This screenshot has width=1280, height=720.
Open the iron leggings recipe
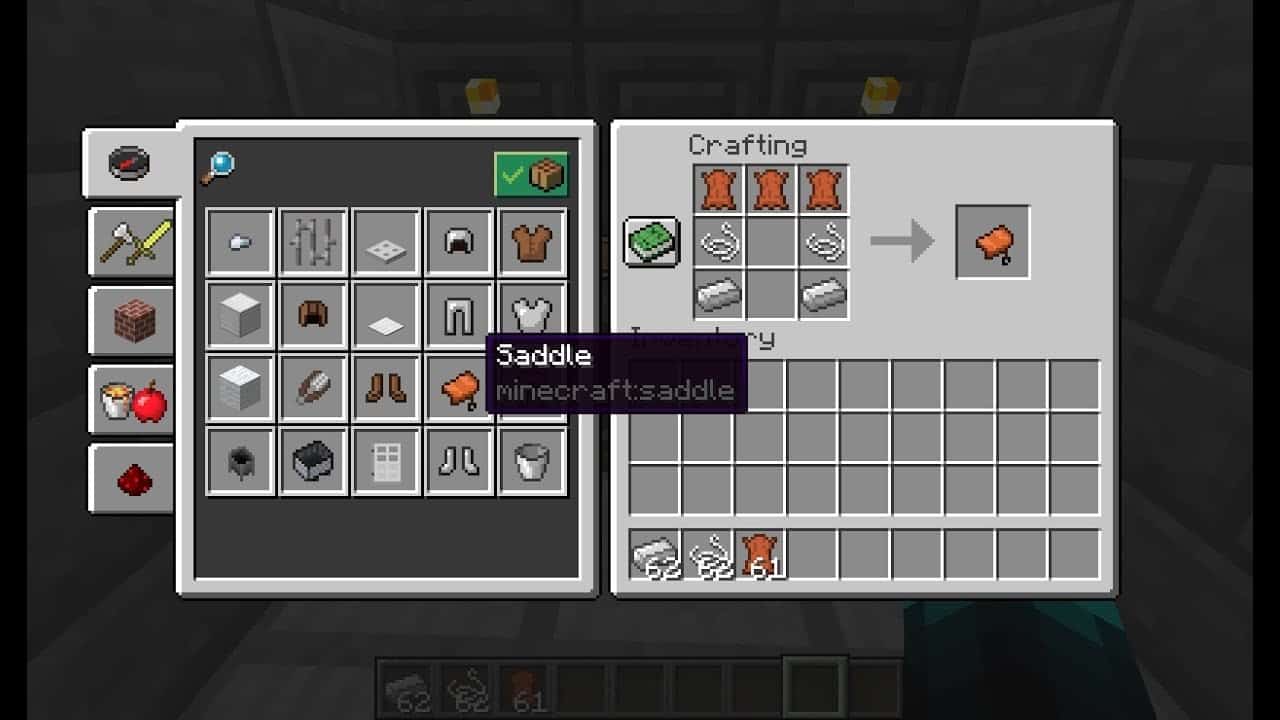point(459,313)
